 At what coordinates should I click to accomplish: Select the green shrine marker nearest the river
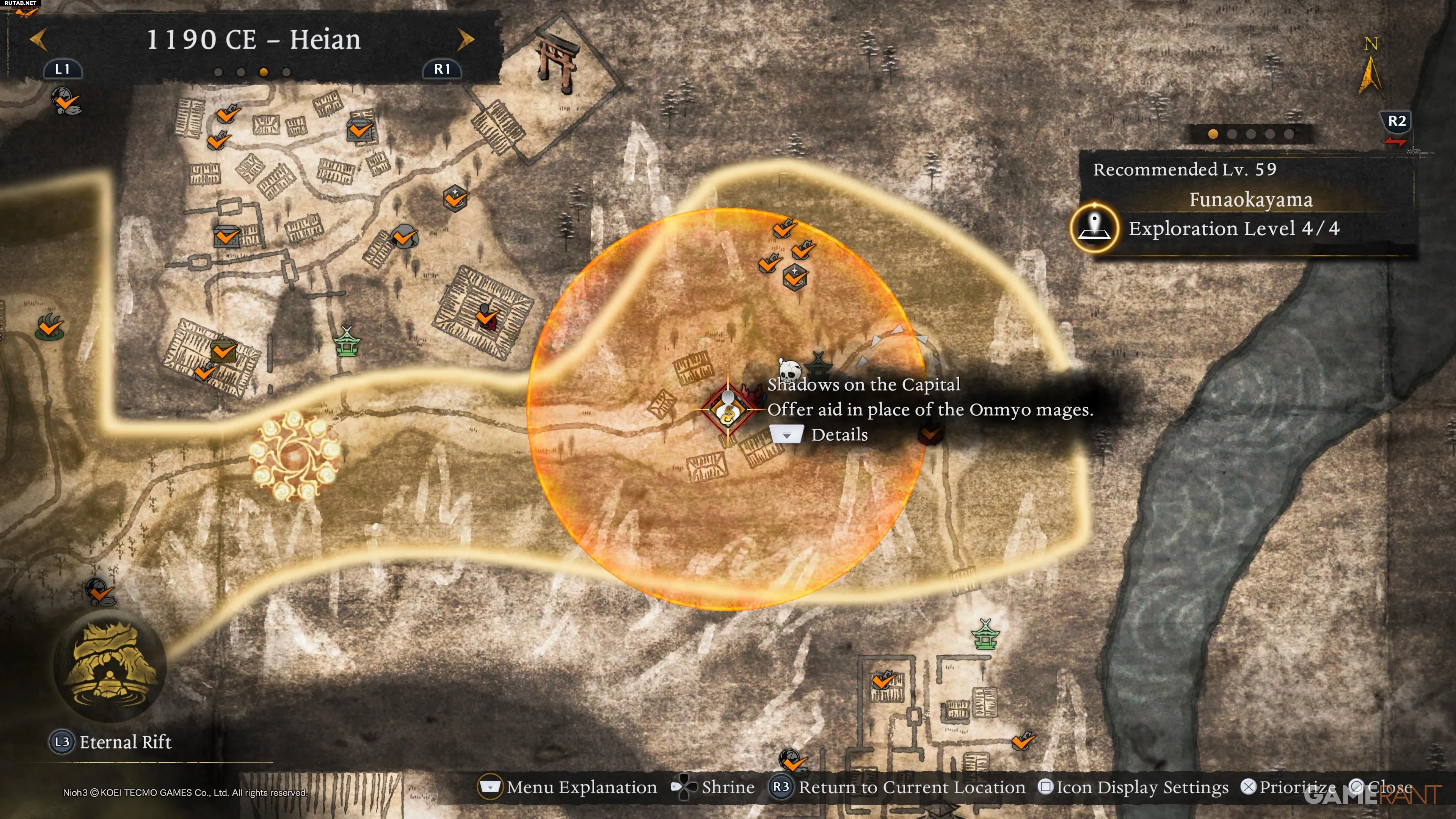coord(985,635)
